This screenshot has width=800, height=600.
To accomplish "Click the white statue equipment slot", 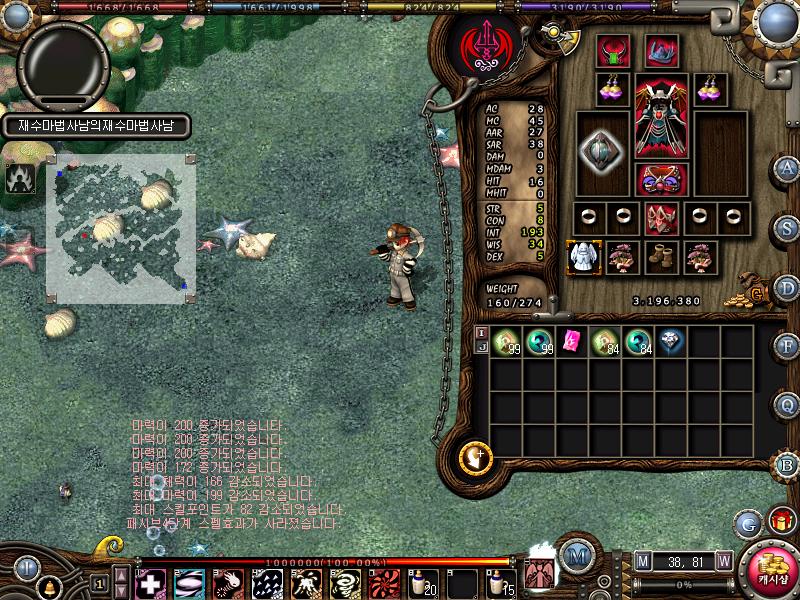I will point(581,257).
